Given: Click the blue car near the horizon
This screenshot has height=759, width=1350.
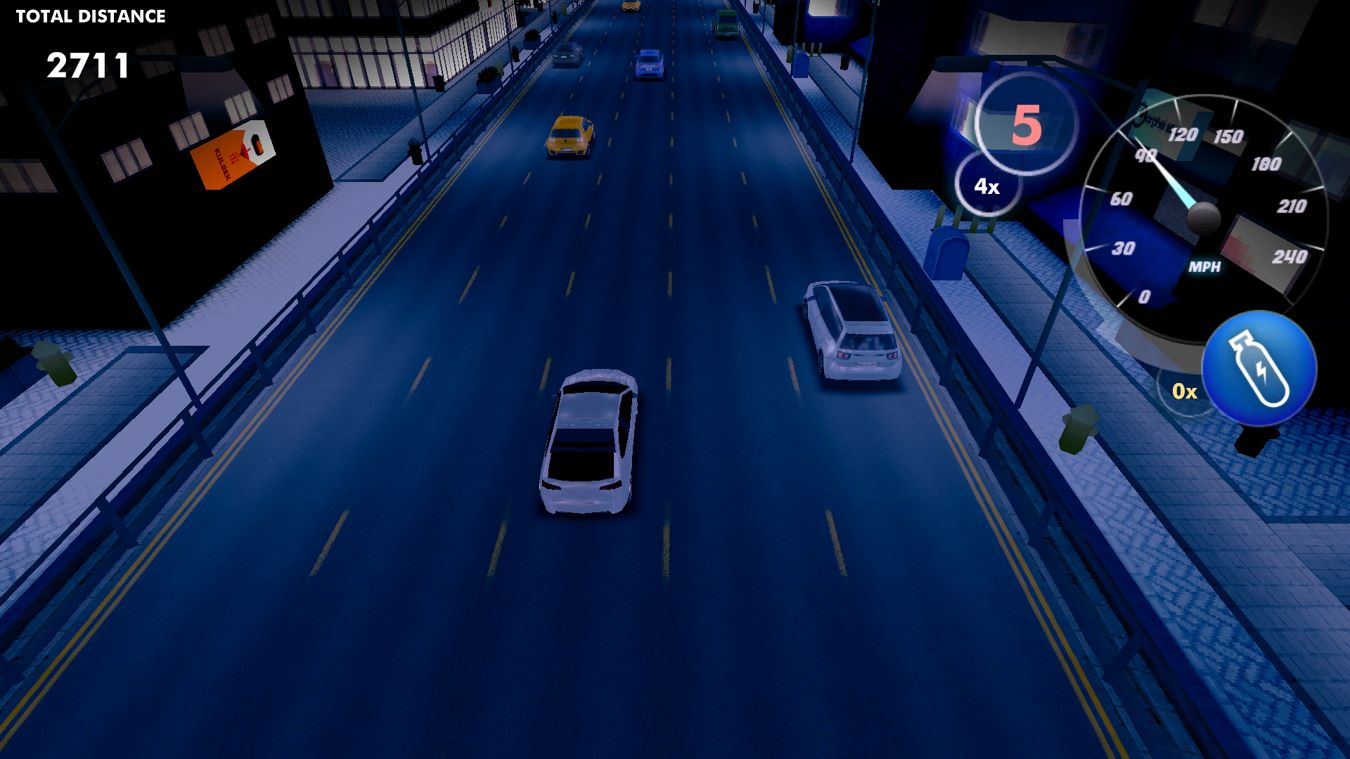Looking at the screenshot, I should tap(650, 63).
